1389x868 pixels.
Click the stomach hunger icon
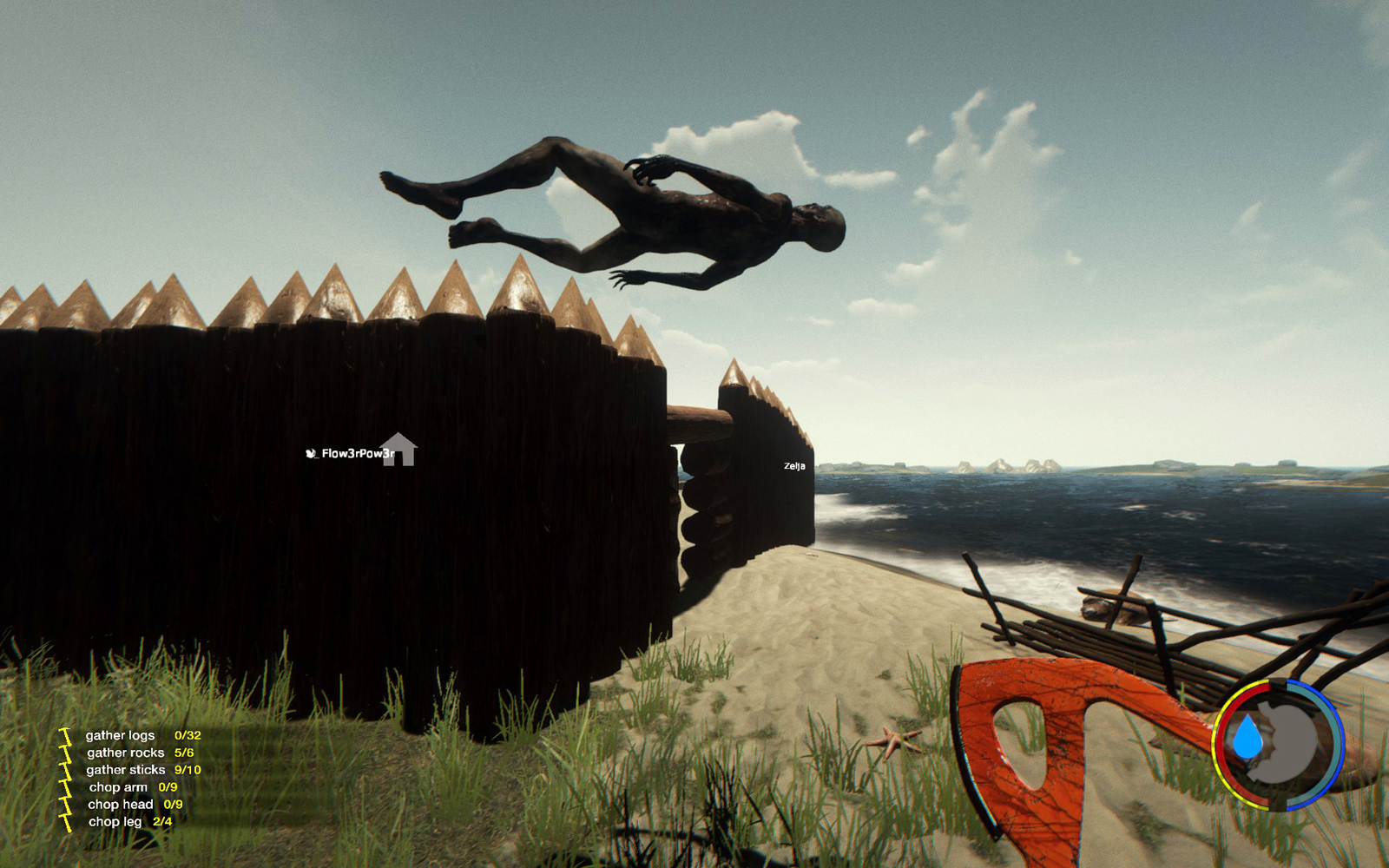tap(1292, 742)
